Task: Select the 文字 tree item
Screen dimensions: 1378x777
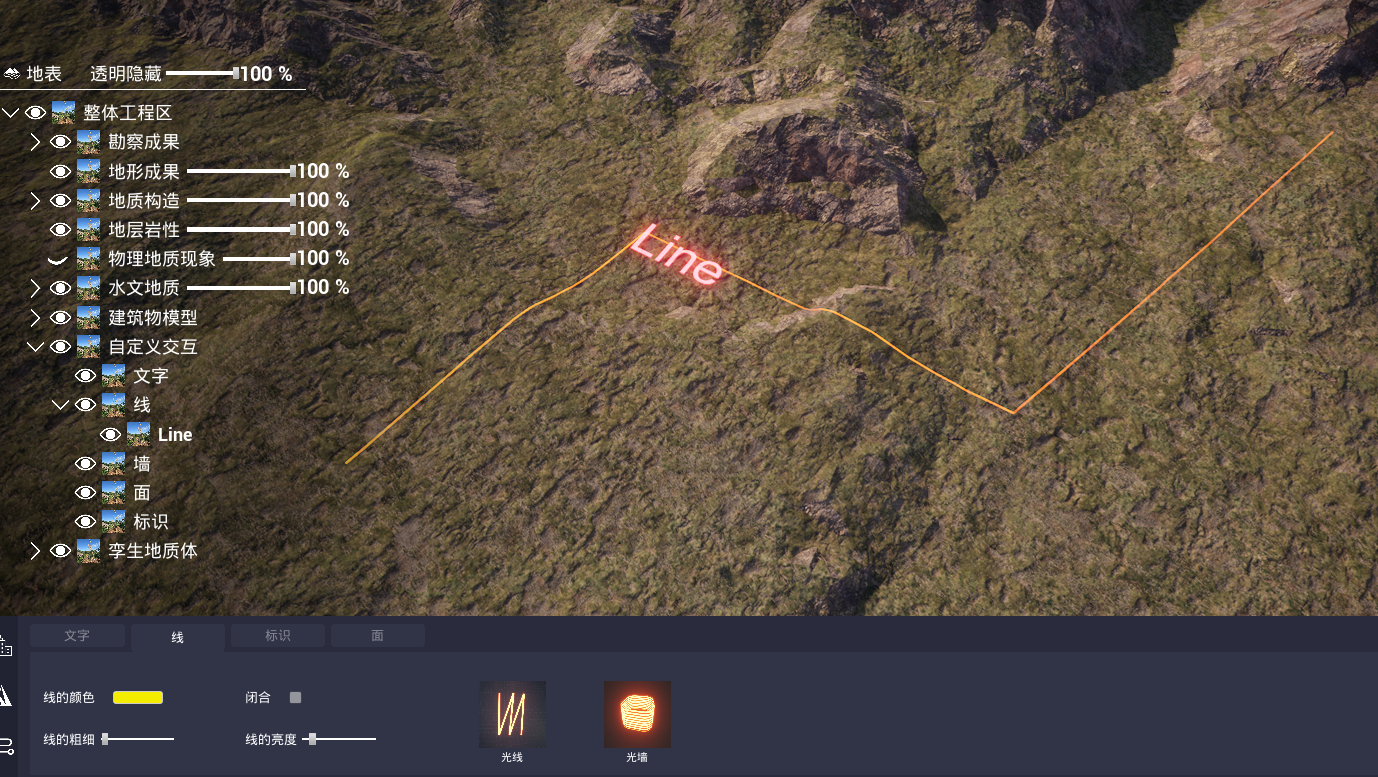Action: pyautogui.click(x=151, y=376)
